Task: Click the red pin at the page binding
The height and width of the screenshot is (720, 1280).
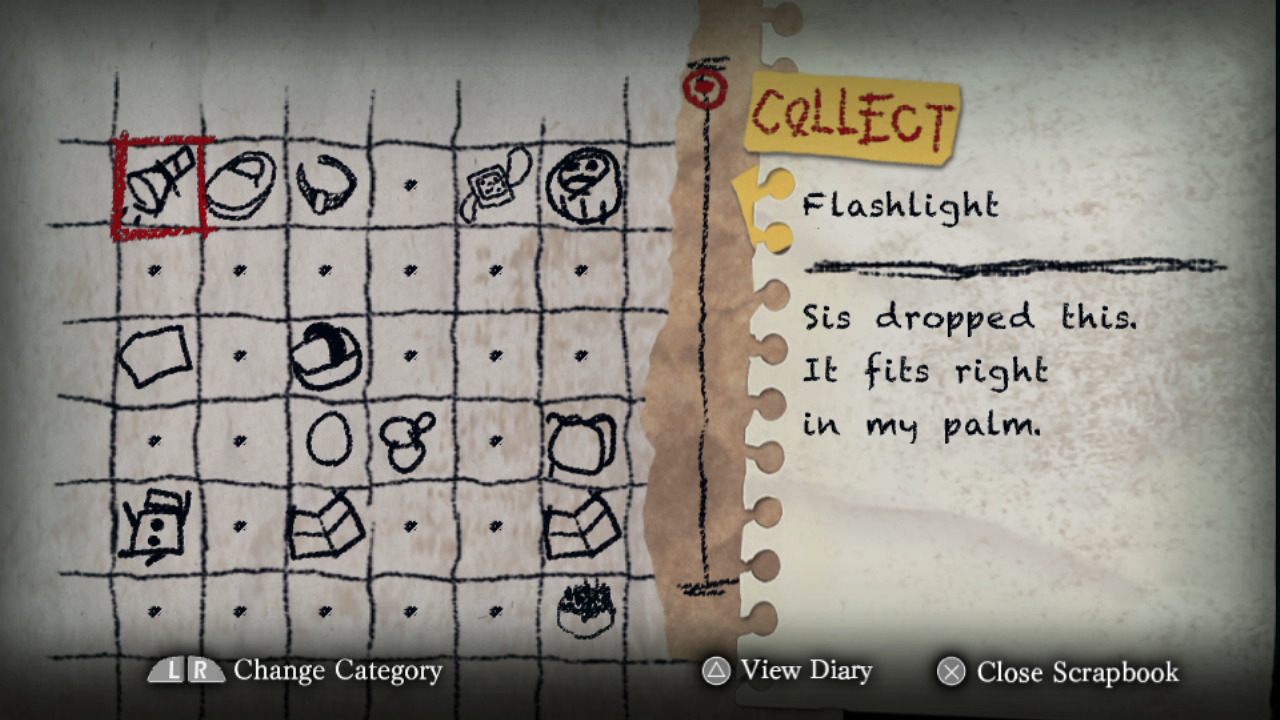Action: (x=706, y=87)
